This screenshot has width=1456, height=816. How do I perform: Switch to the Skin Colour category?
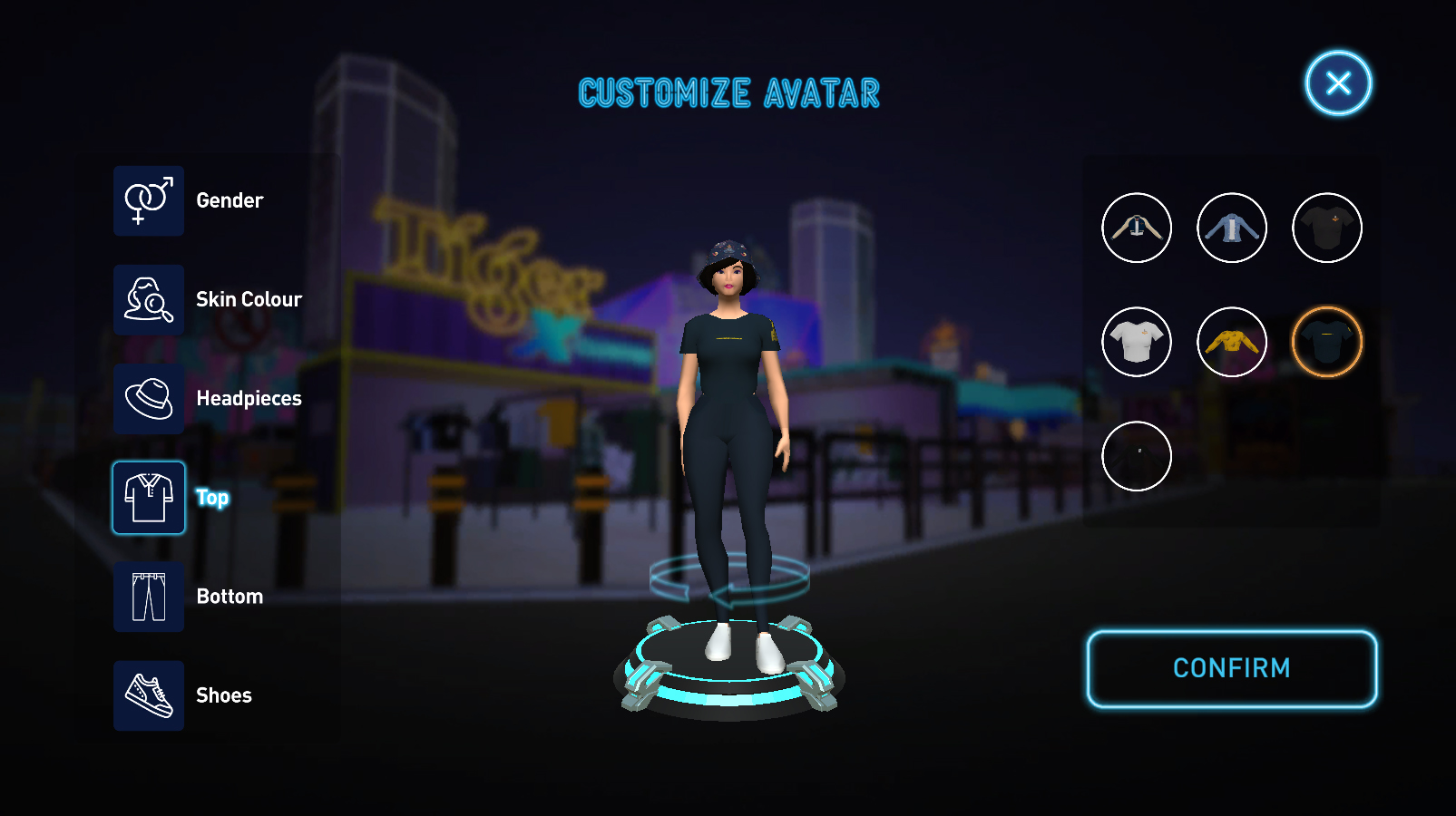coord(149,300)
